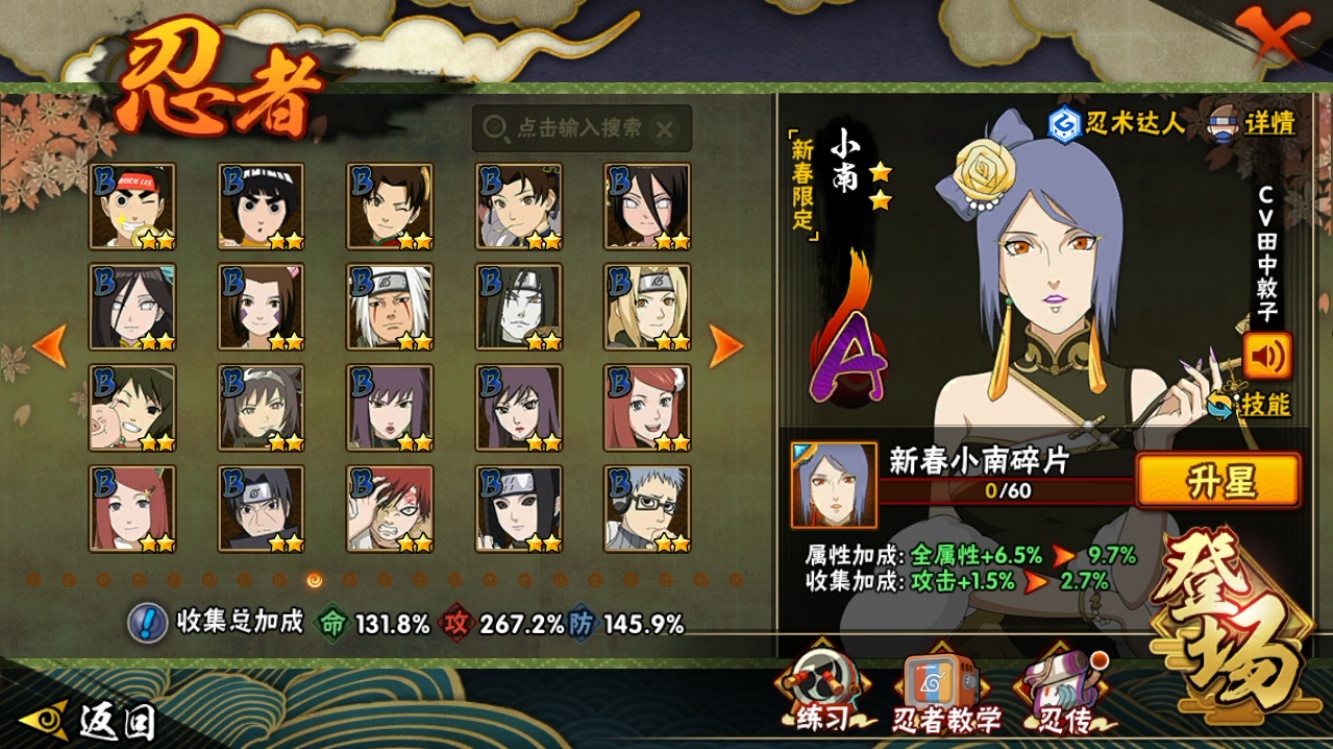Pick the glasses-wearing gray-haired ninja portrait
This screenshot has width=1333, height=749.
pos(647,508)
